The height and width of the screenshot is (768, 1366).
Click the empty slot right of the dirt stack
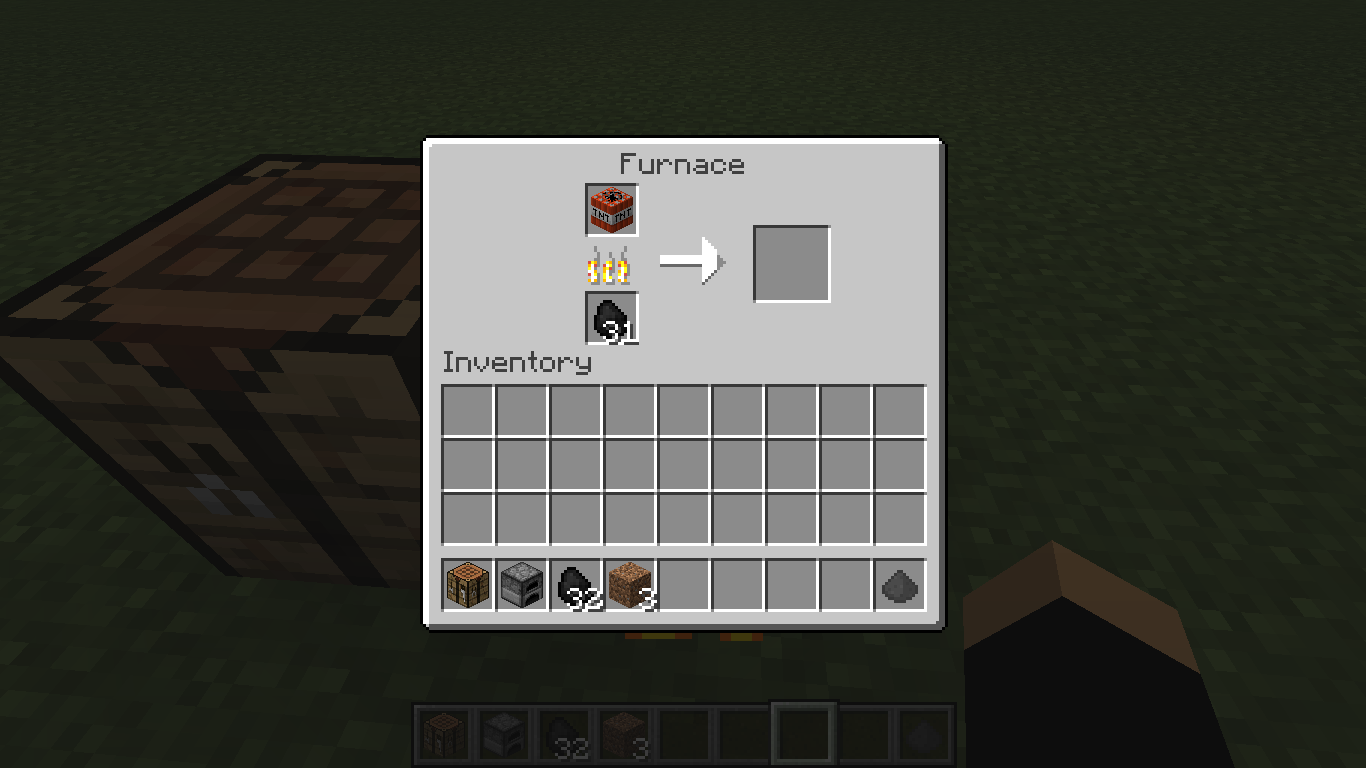pyautogui.click(x=683, y=585)
